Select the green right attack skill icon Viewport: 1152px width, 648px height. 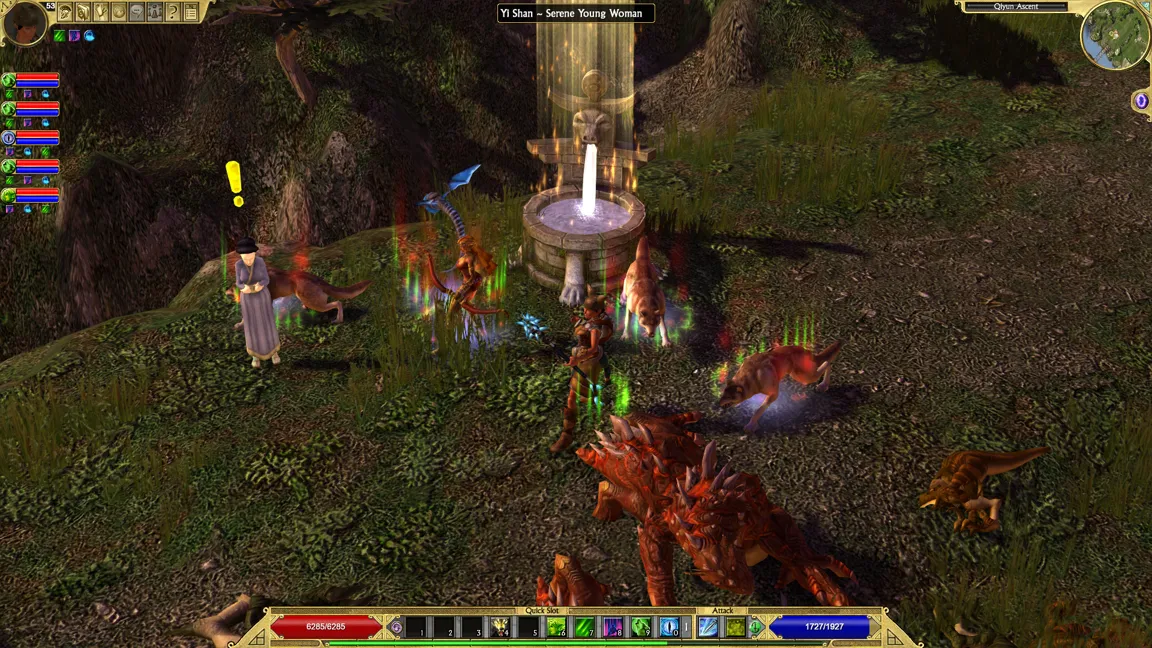point(735,627)
